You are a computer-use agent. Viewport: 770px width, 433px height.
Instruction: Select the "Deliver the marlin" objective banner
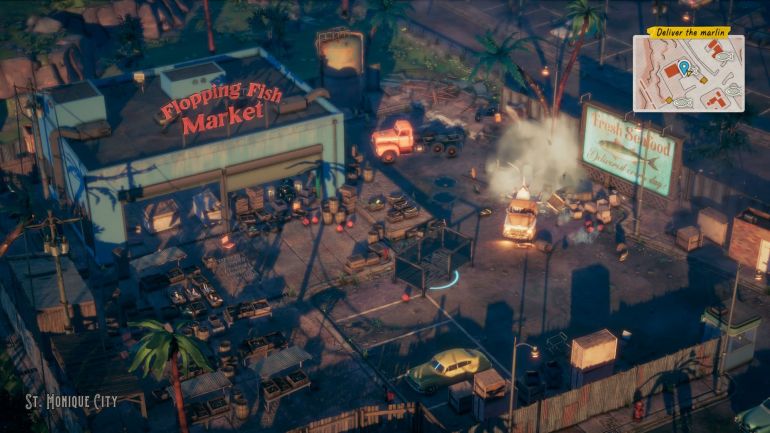pyautogui.click(x=688, y=32)
